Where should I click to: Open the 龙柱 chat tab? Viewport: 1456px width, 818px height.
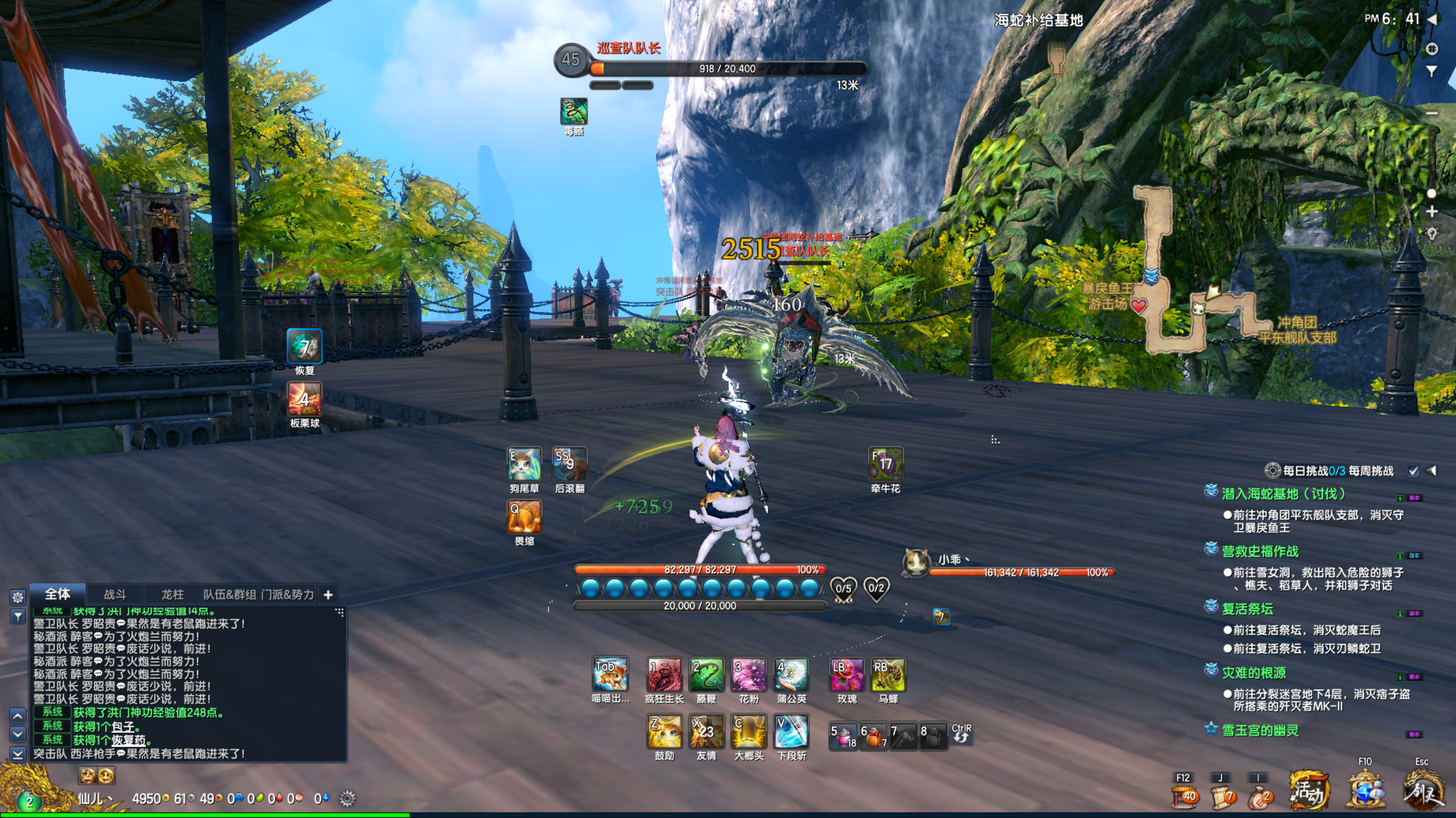tap(172, 595)
